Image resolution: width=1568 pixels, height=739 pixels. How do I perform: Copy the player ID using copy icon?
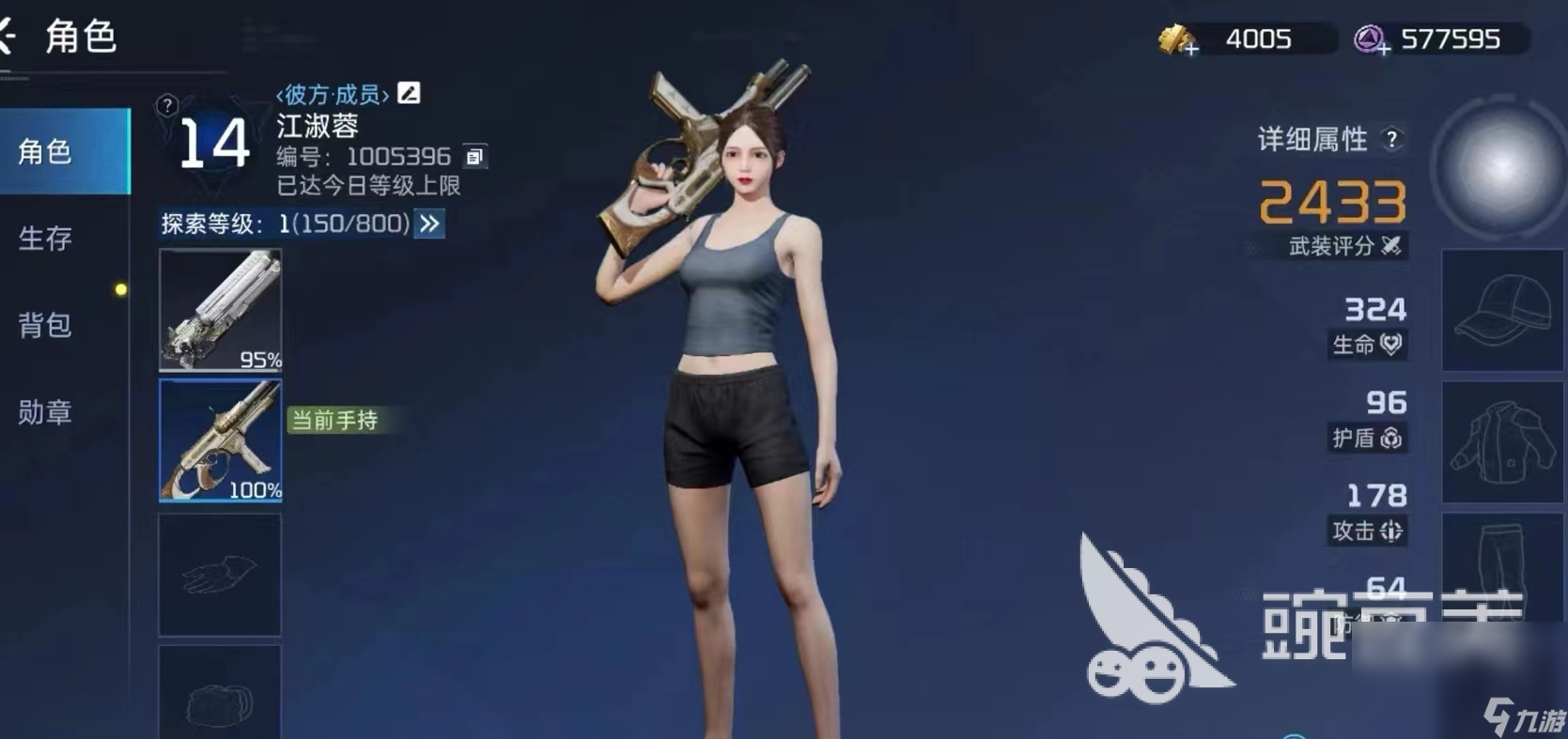point(476,157)
